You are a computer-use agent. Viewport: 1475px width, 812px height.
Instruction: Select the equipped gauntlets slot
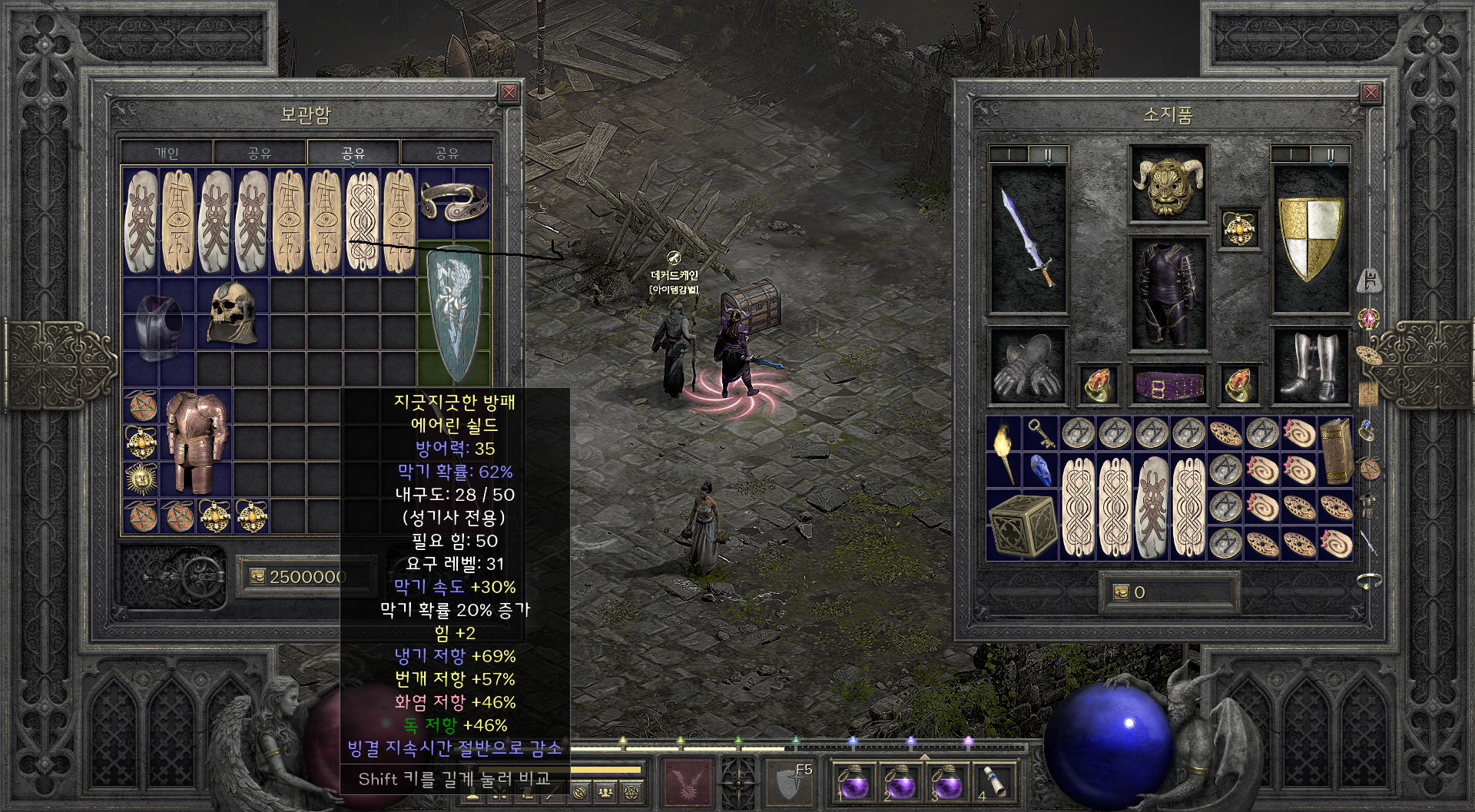(1028, 366)
